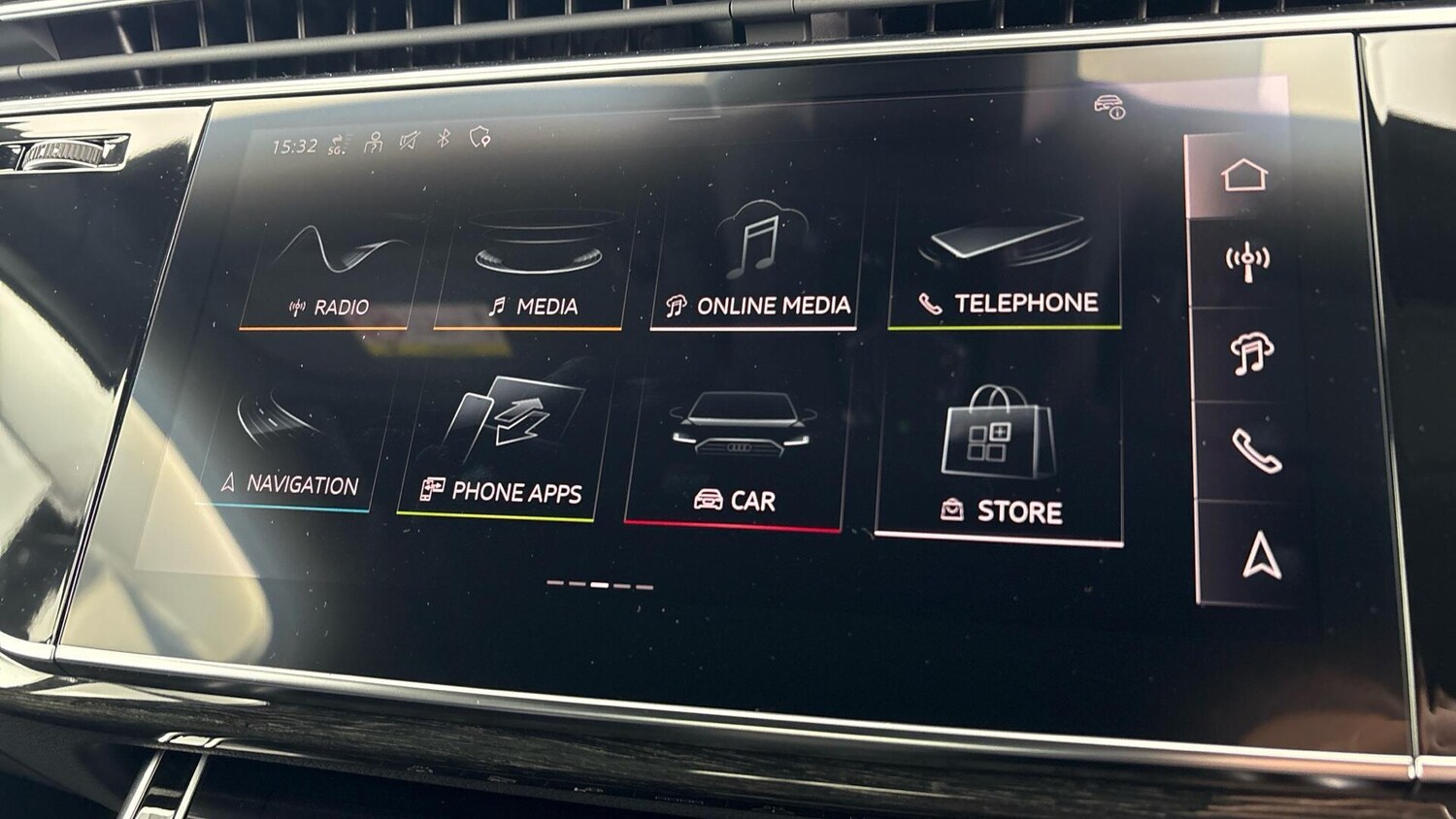Unmute audio via the crossed speaker icon
Image resolution: width=1456 pixels, height=819 pixels.
pos(408,140)
